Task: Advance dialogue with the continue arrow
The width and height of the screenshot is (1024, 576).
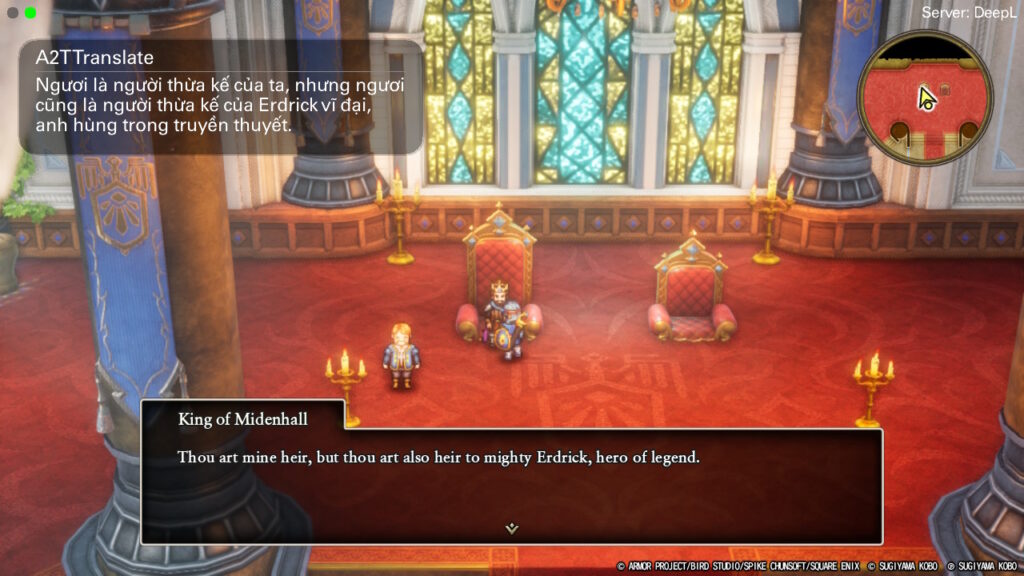Action: pyautogui.click(x=511, y=528)
